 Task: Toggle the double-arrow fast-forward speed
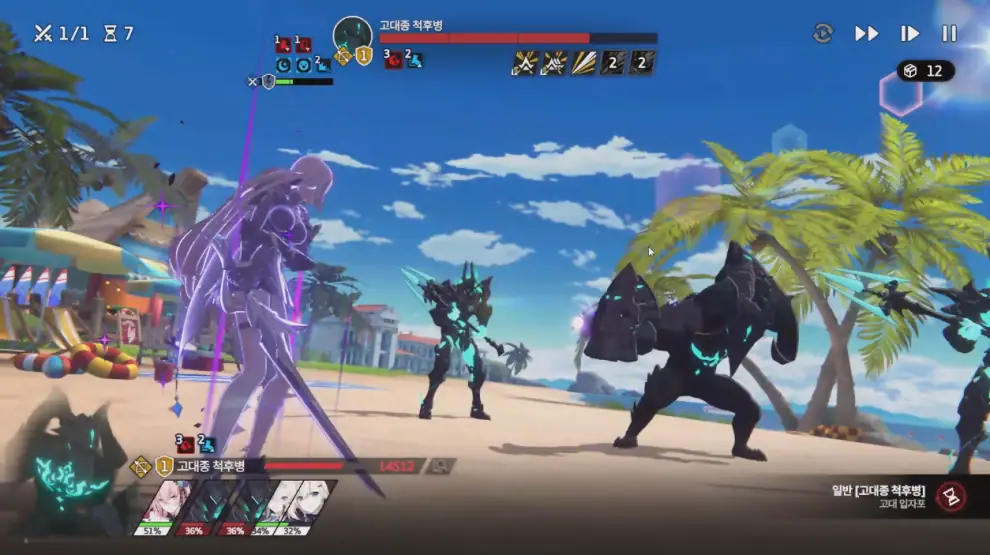[866, 33]
